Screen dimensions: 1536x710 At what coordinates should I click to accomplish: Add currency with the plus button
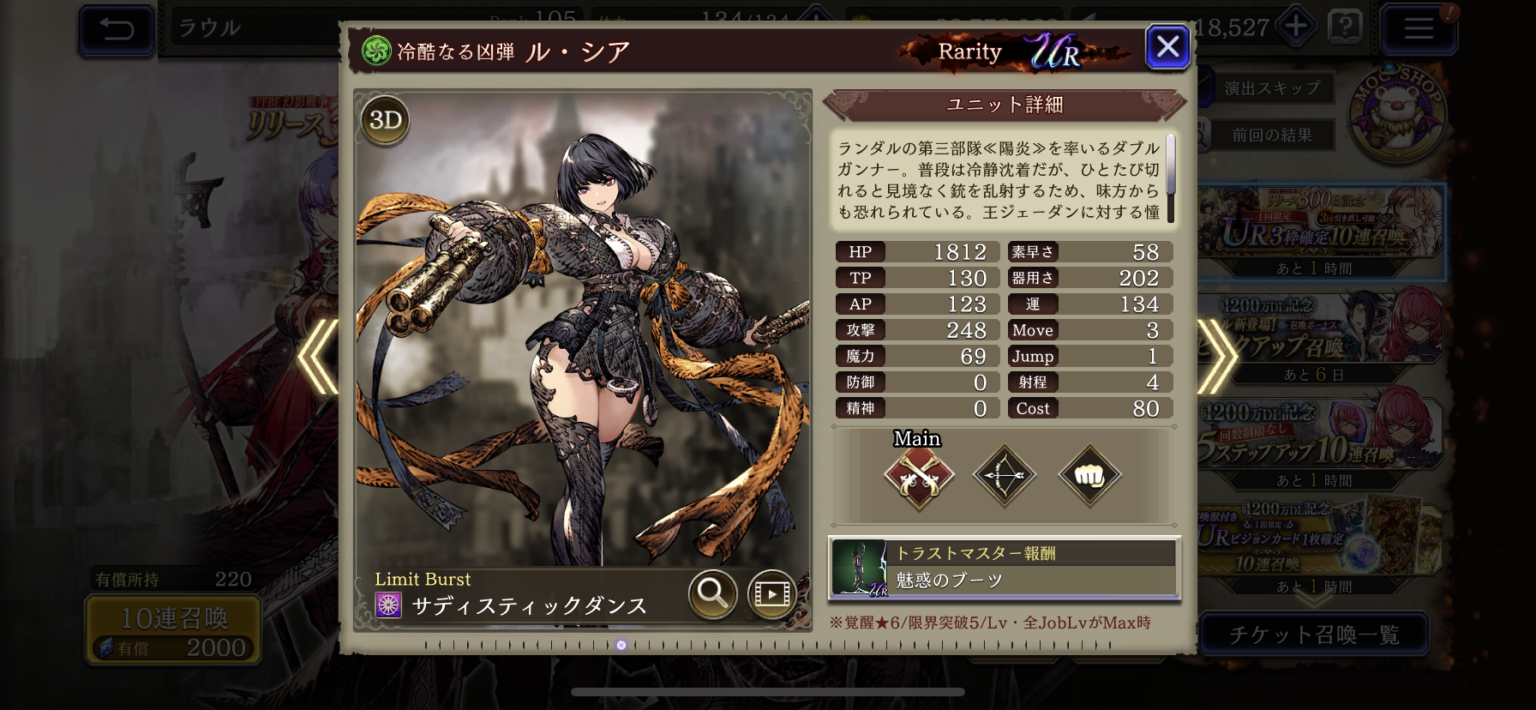[1296, 27]
